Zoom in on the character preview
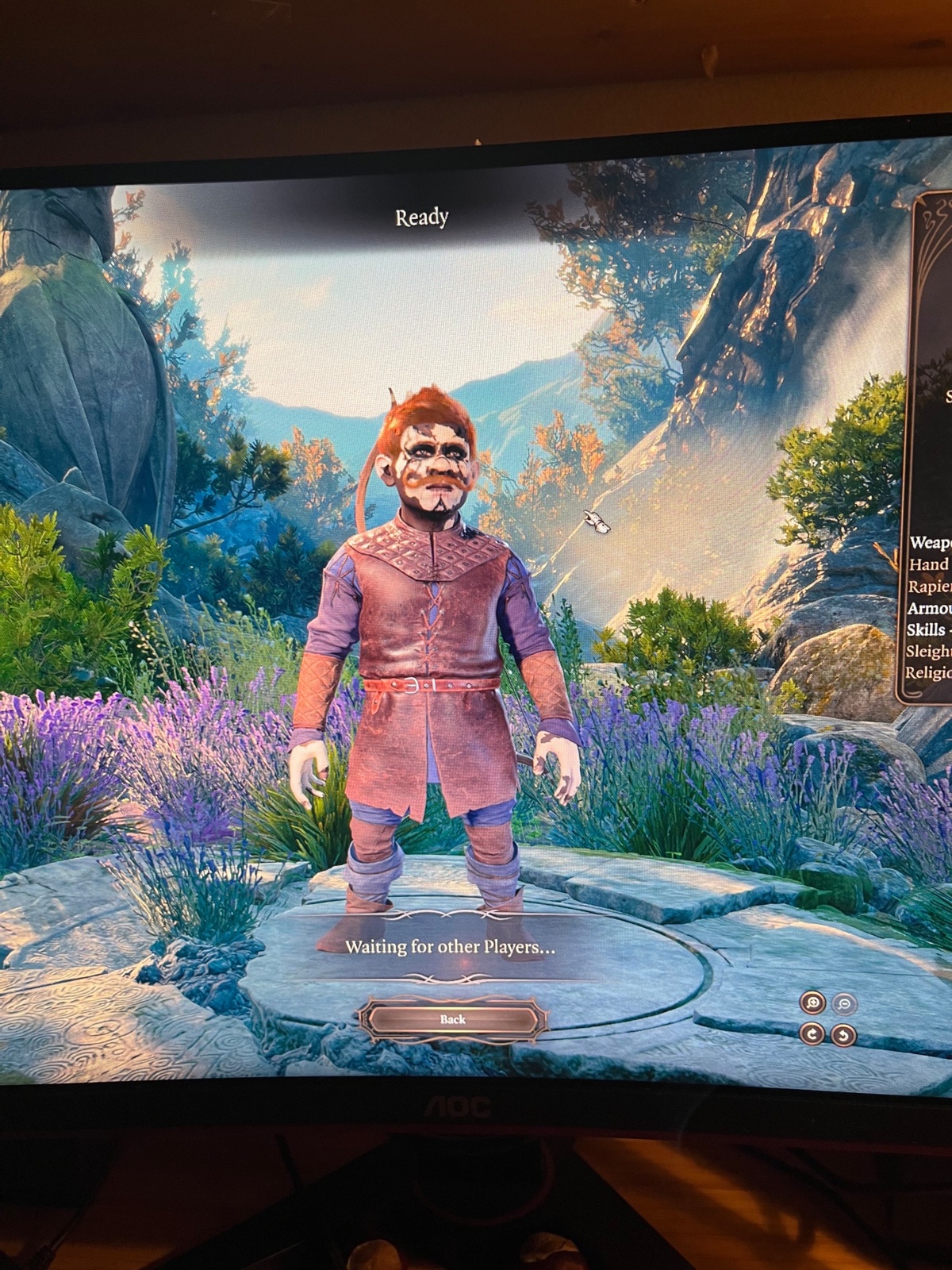 pyautogui.click(x=812, y=1003)
